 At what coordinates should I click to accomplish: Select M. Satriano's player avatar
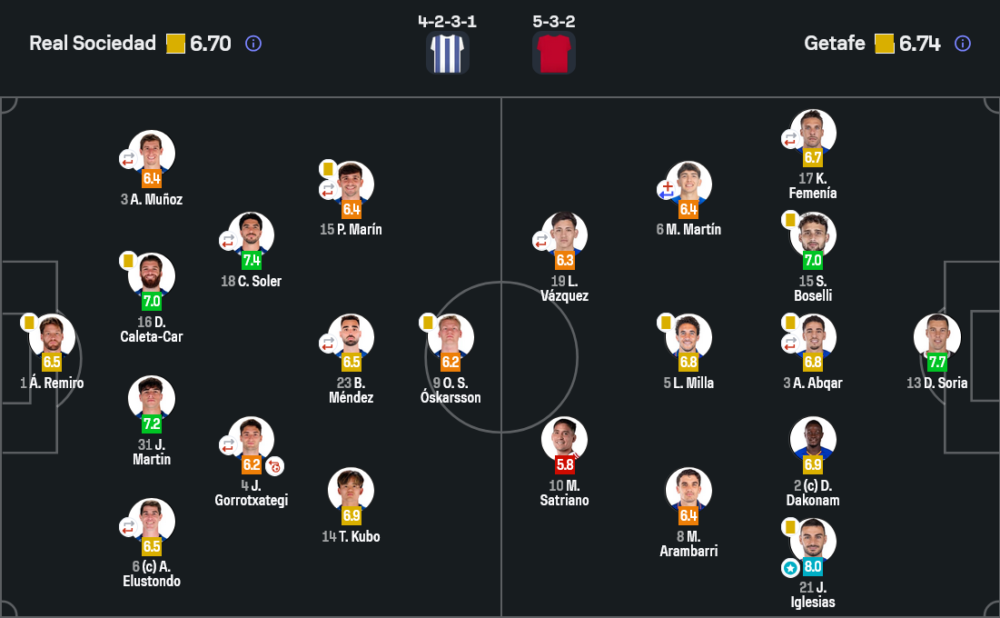click(564, 439)
